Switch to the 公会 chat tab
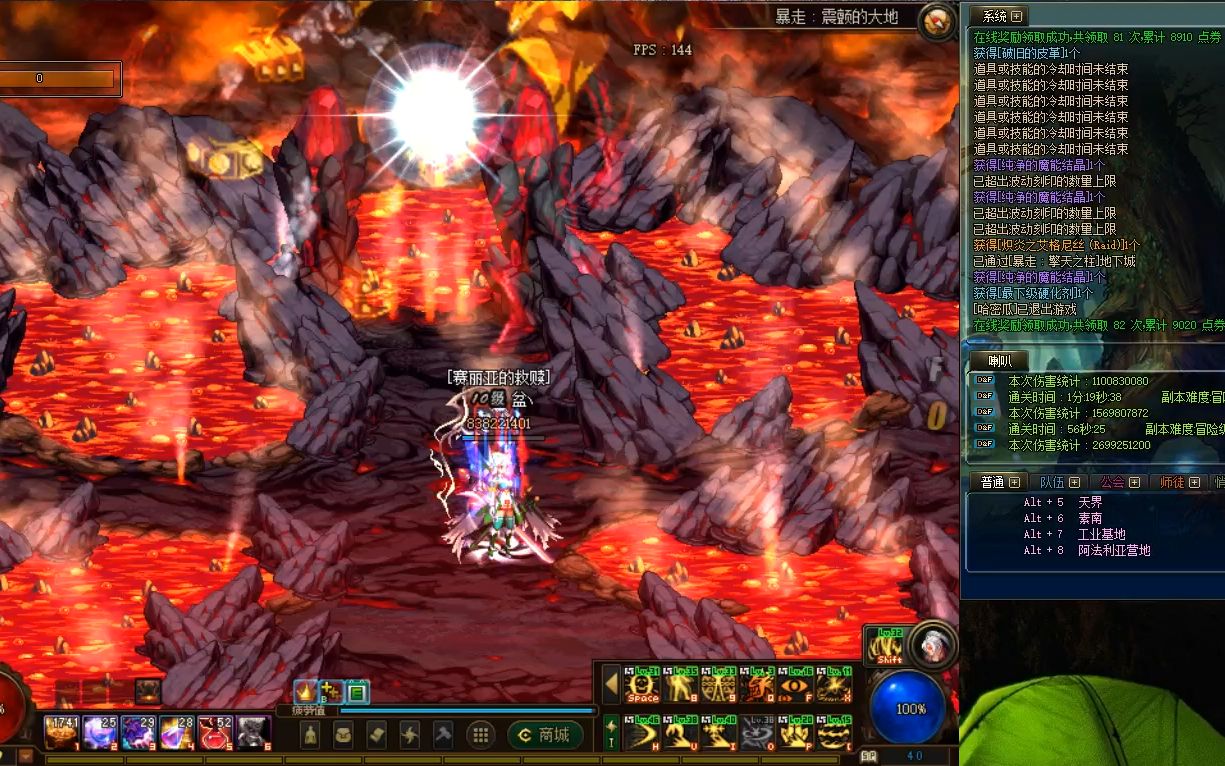This screenshot has width=1225, height=766. click(1119, 482)
